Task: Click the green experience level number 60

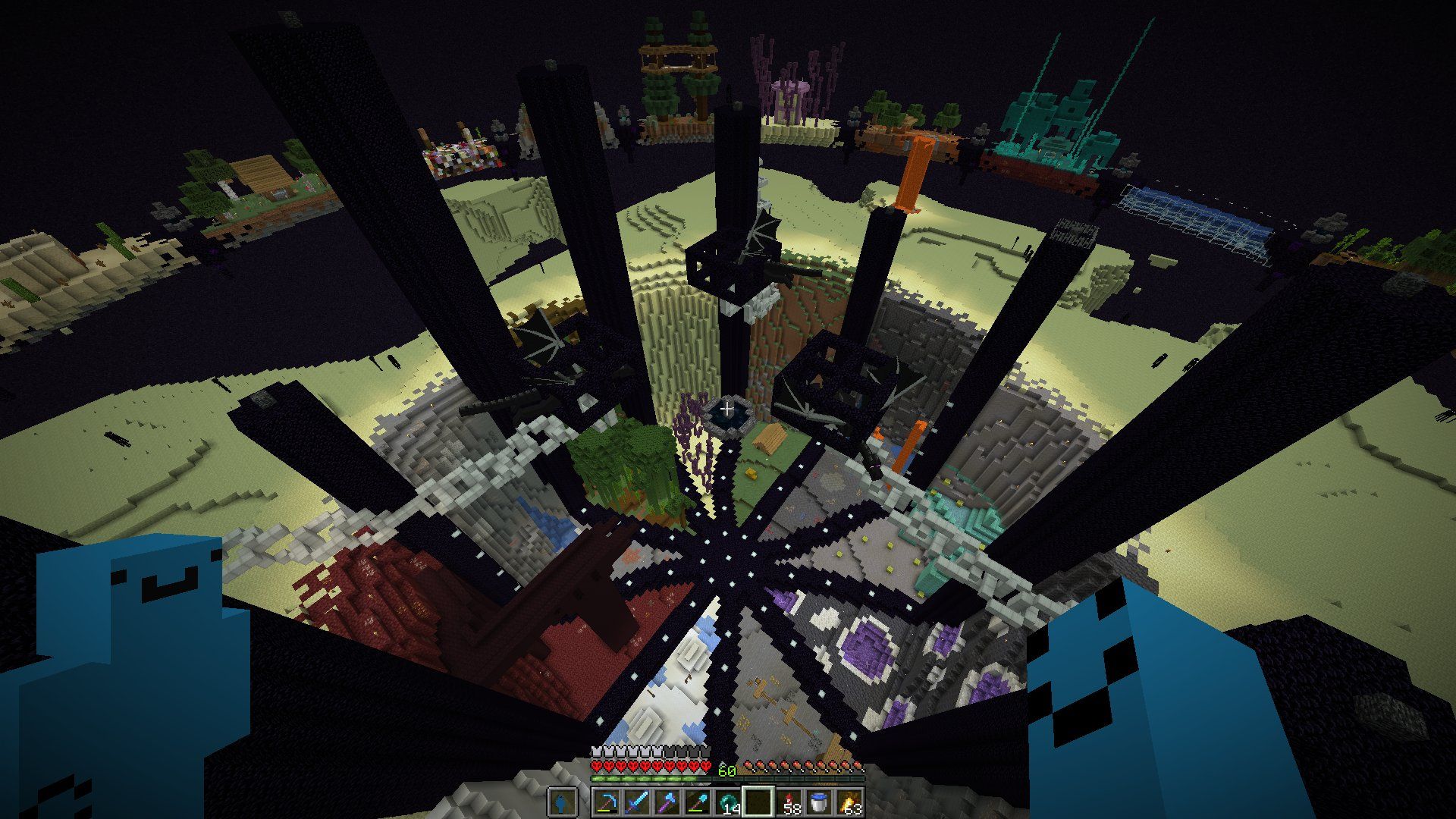Action: [x=726, y=770]
